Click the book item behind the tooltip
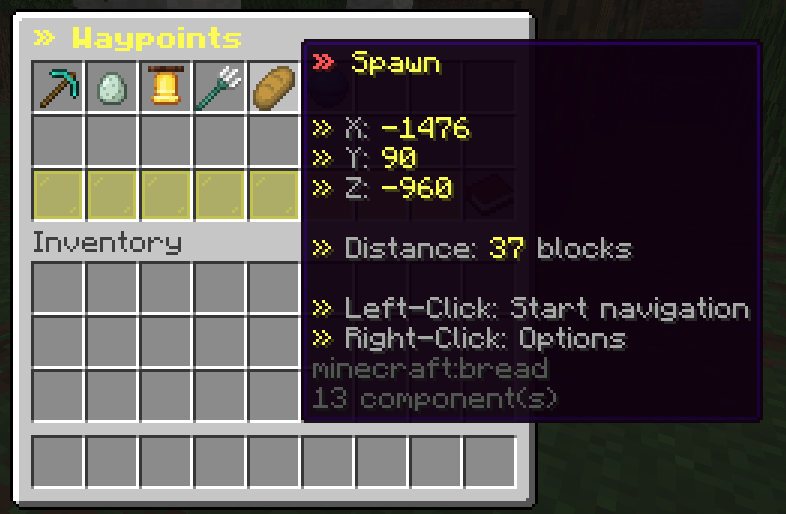786x514 pixels. [x=490, y=195]
